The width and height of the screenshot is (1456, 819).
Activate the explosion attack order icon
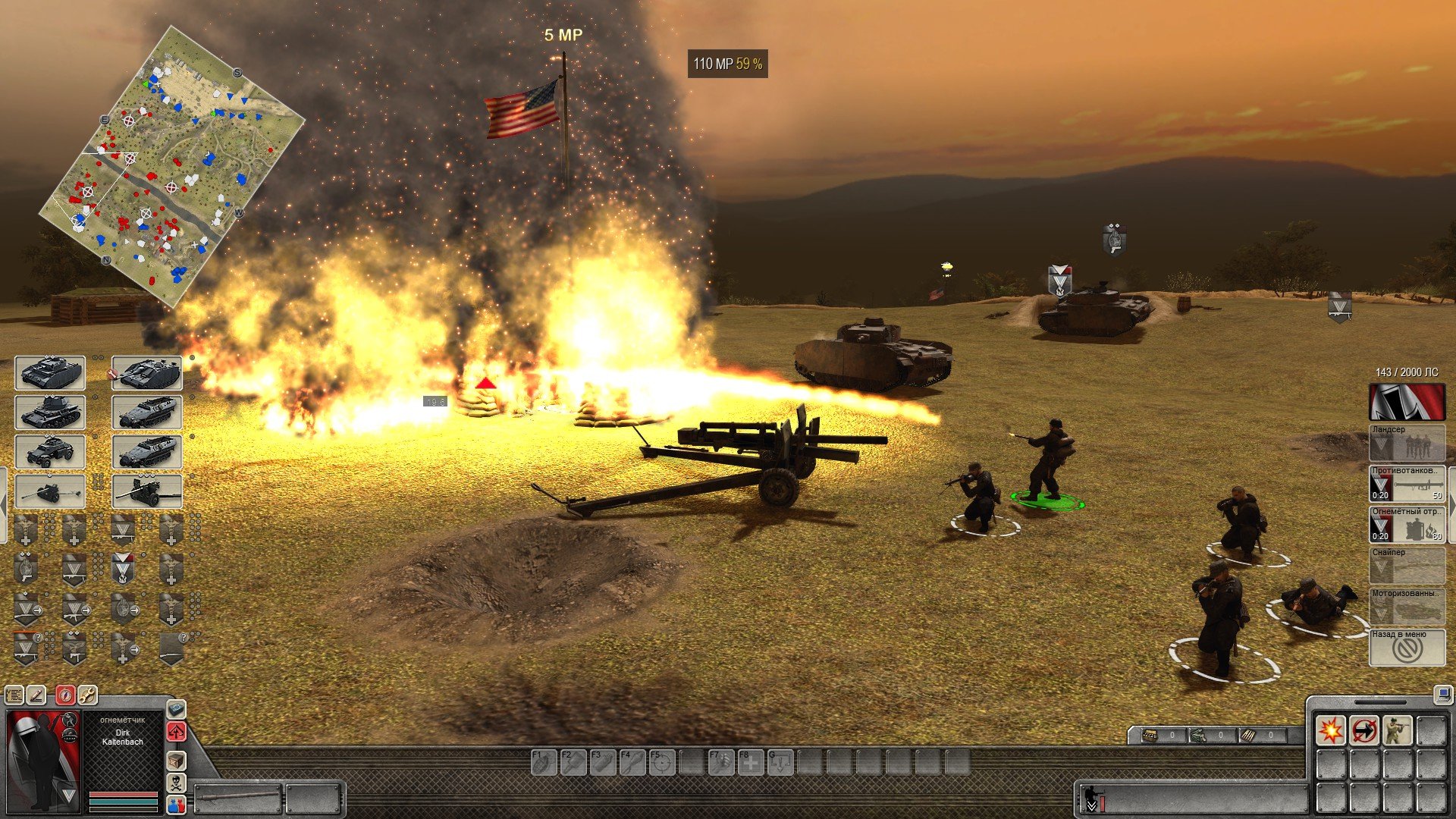click(x=1330, y=731)
